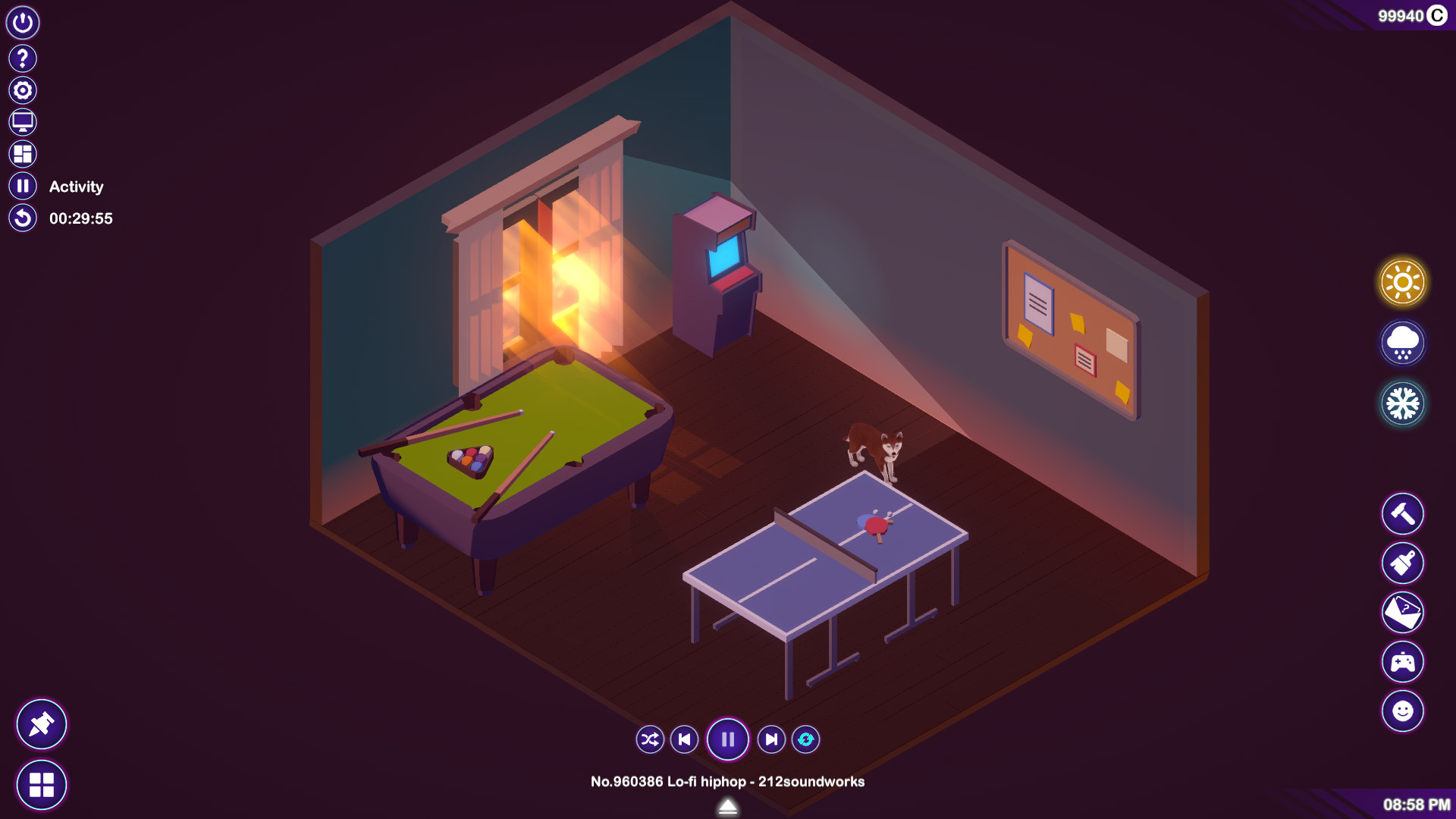Open the monitor display options
1456x819 pixels.
click(22, 121)
